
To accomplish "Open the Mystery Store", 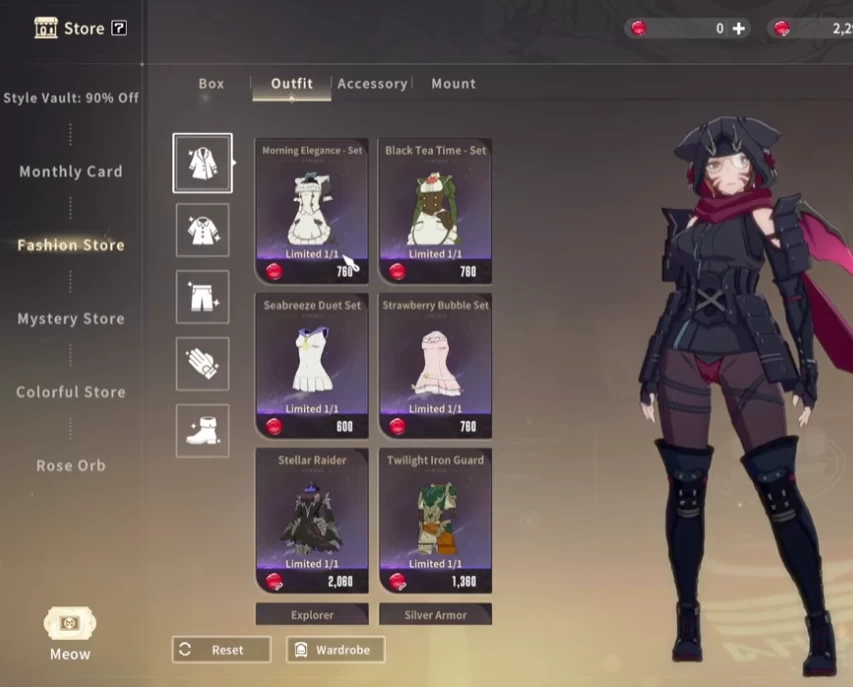I will pos(71,319).
